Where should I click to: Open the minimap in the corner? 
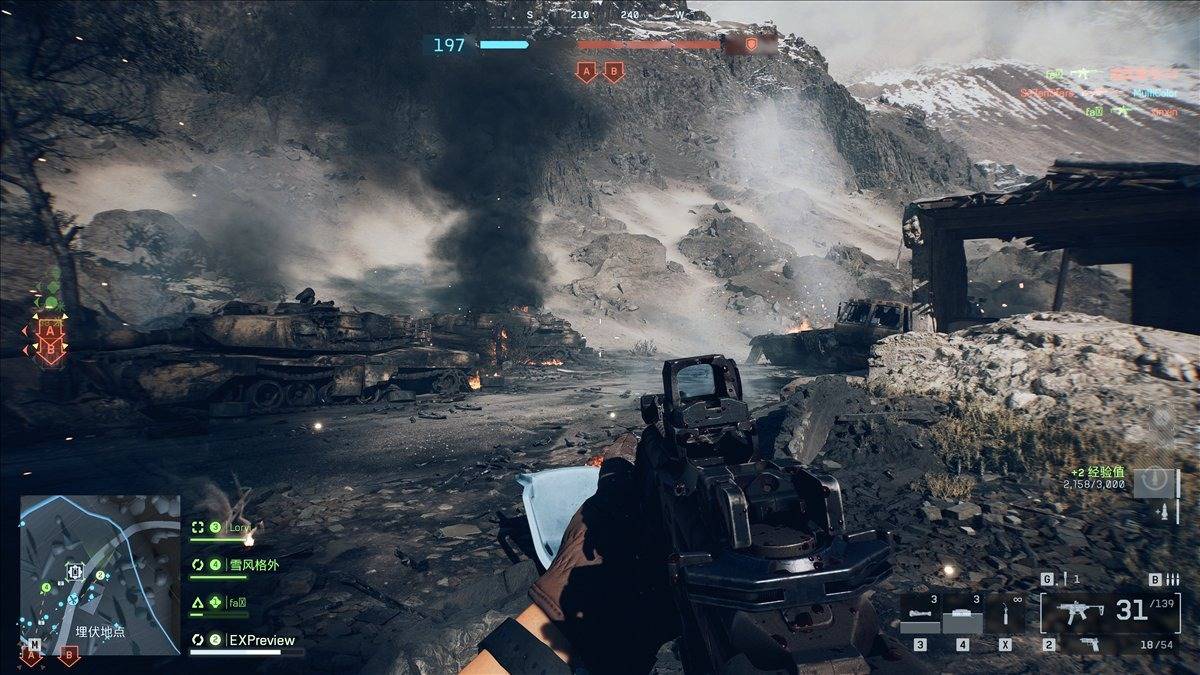click(x=99, y=574)
